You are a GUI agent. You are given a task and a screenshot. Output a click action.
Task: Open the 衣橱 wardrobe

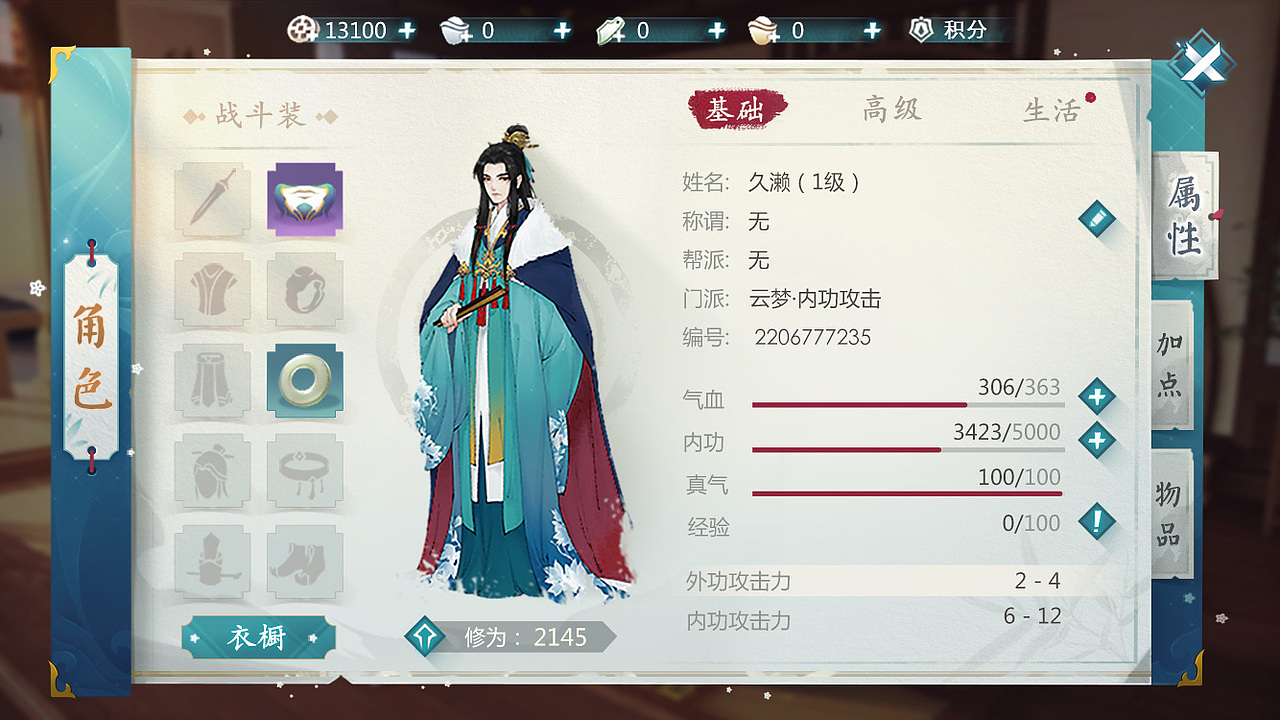[x=258, y=638]
